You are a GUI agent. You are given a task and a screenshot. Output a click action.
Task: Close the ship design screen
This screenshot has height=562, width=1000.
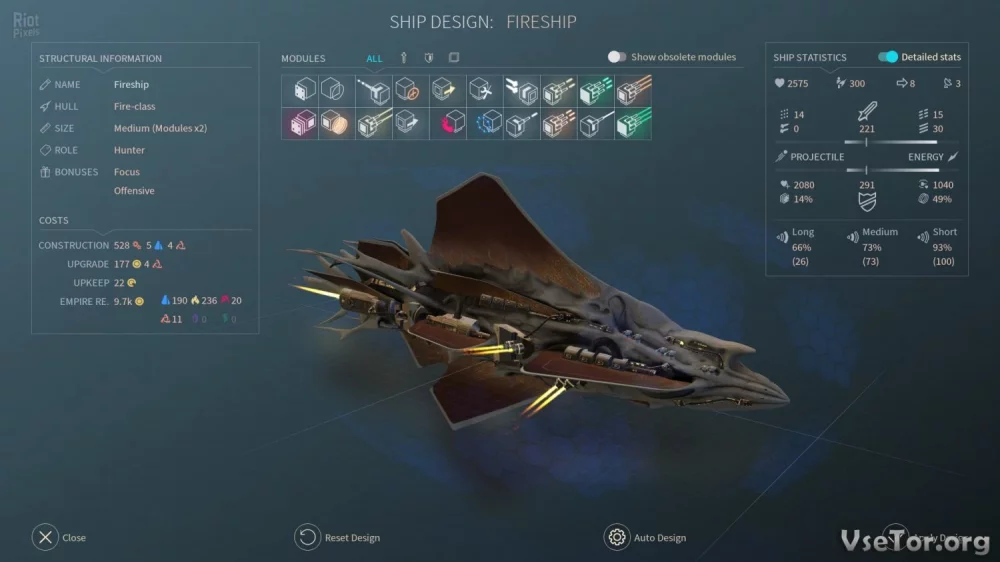pos(45,537)
